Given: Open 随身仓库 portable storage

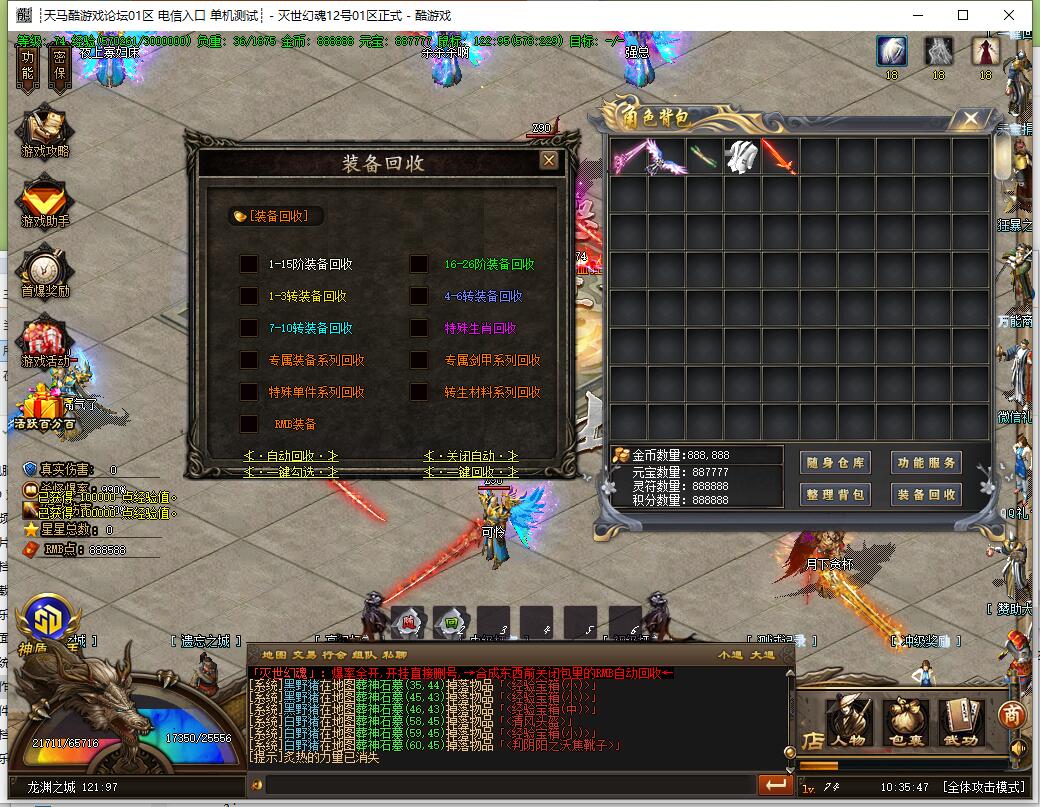Looking at the screenshot, I should coord(836,463).
